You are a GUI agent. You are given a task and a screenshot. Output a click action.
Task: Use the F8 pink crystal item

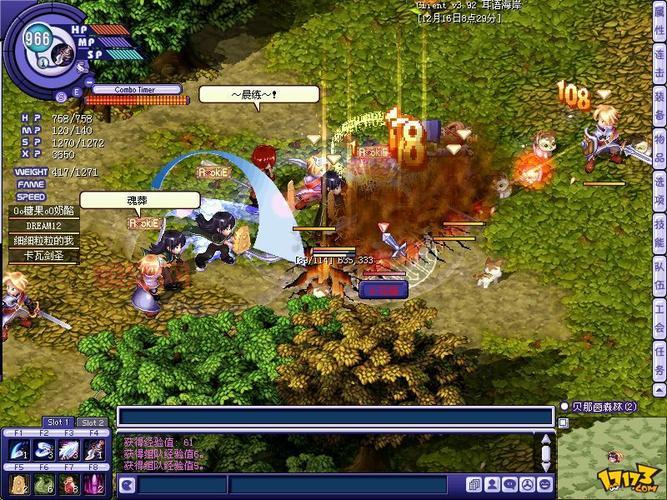94,484
